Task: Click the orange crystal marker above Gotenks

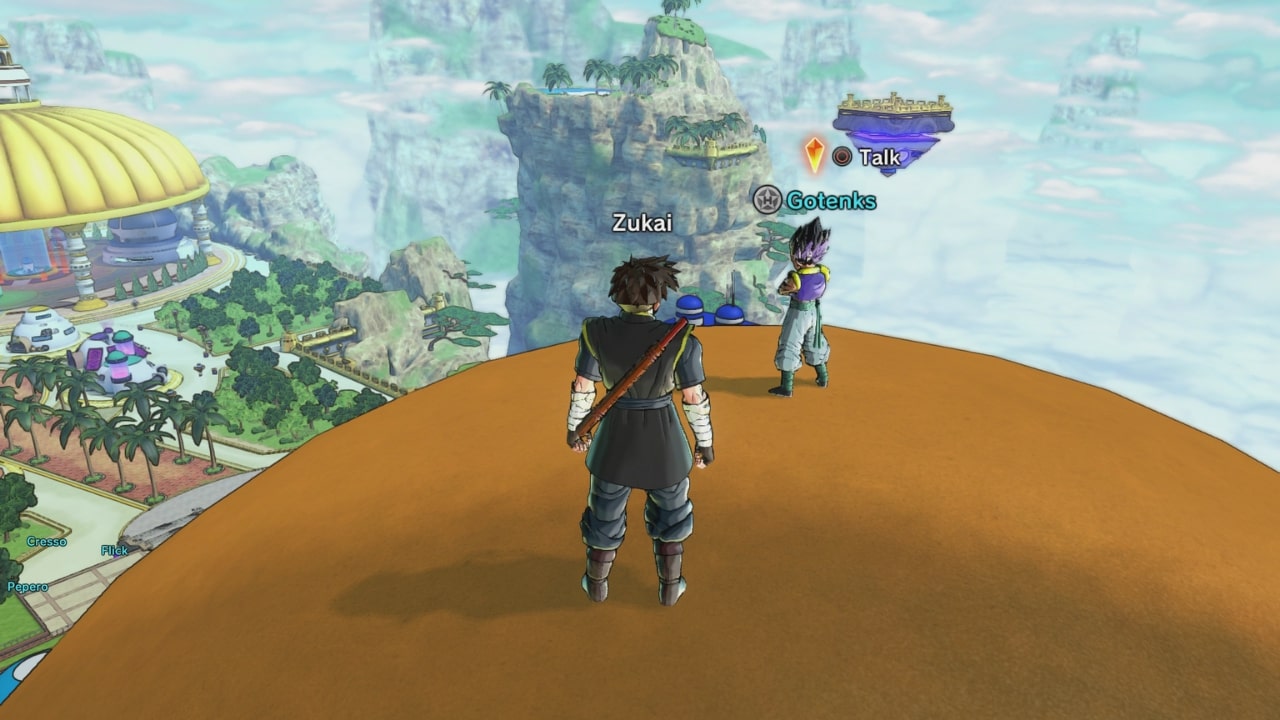Action: (814, 155)
